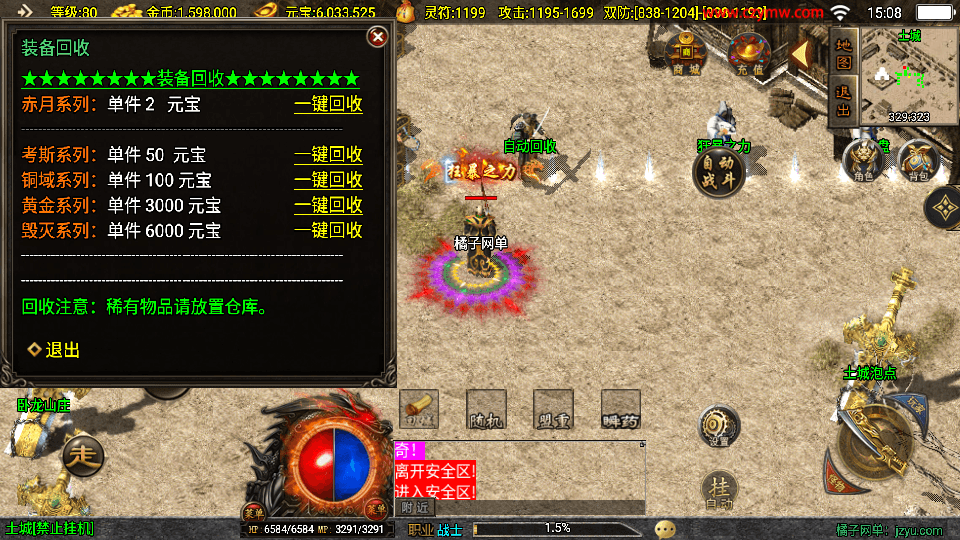The height and width of the screenshot is (540, 960).
Task: Use the 随机 random teleport slot
Action: coord(486,409)
